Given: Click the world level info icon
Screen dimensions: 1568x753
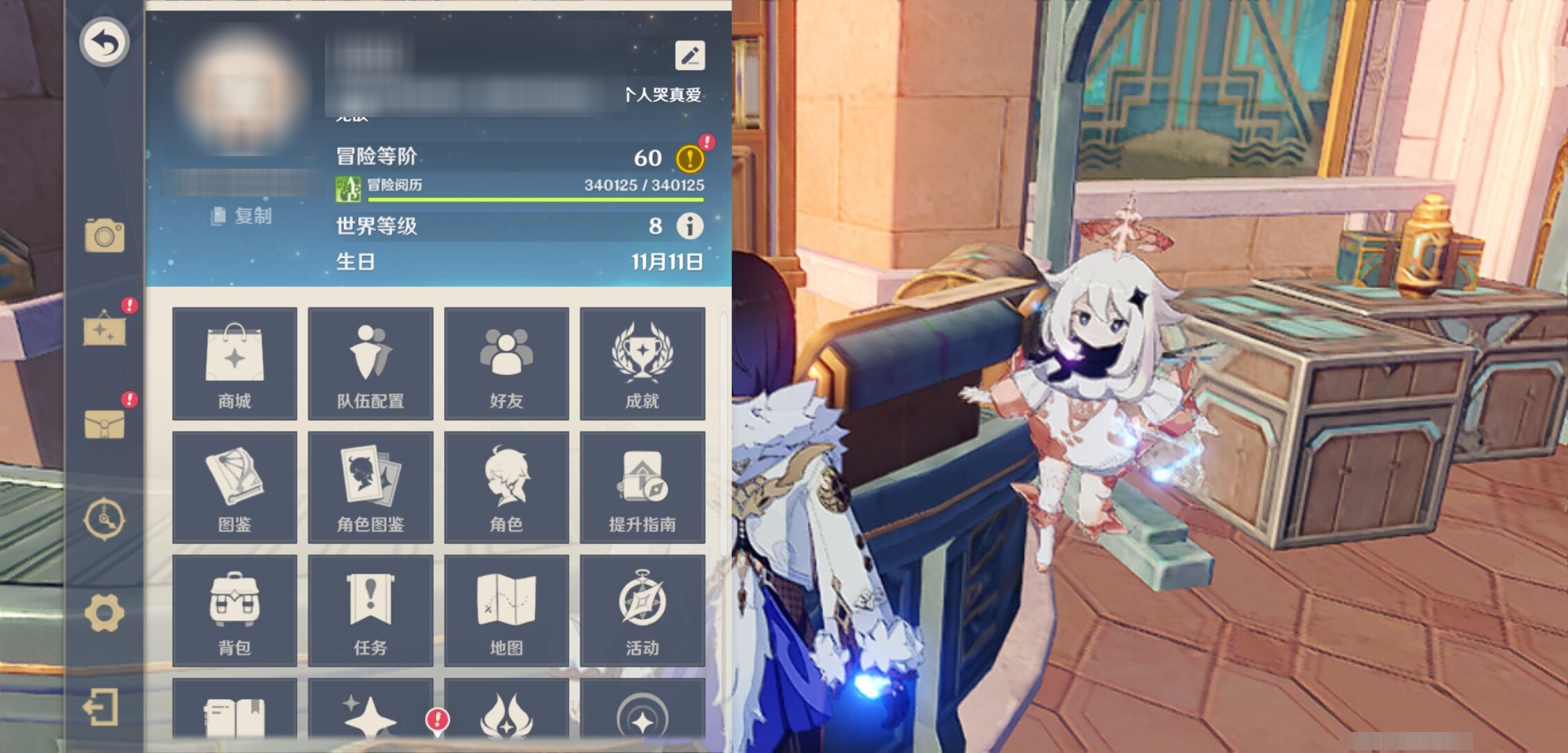Looking at the screenshot, I should (690, 226).
